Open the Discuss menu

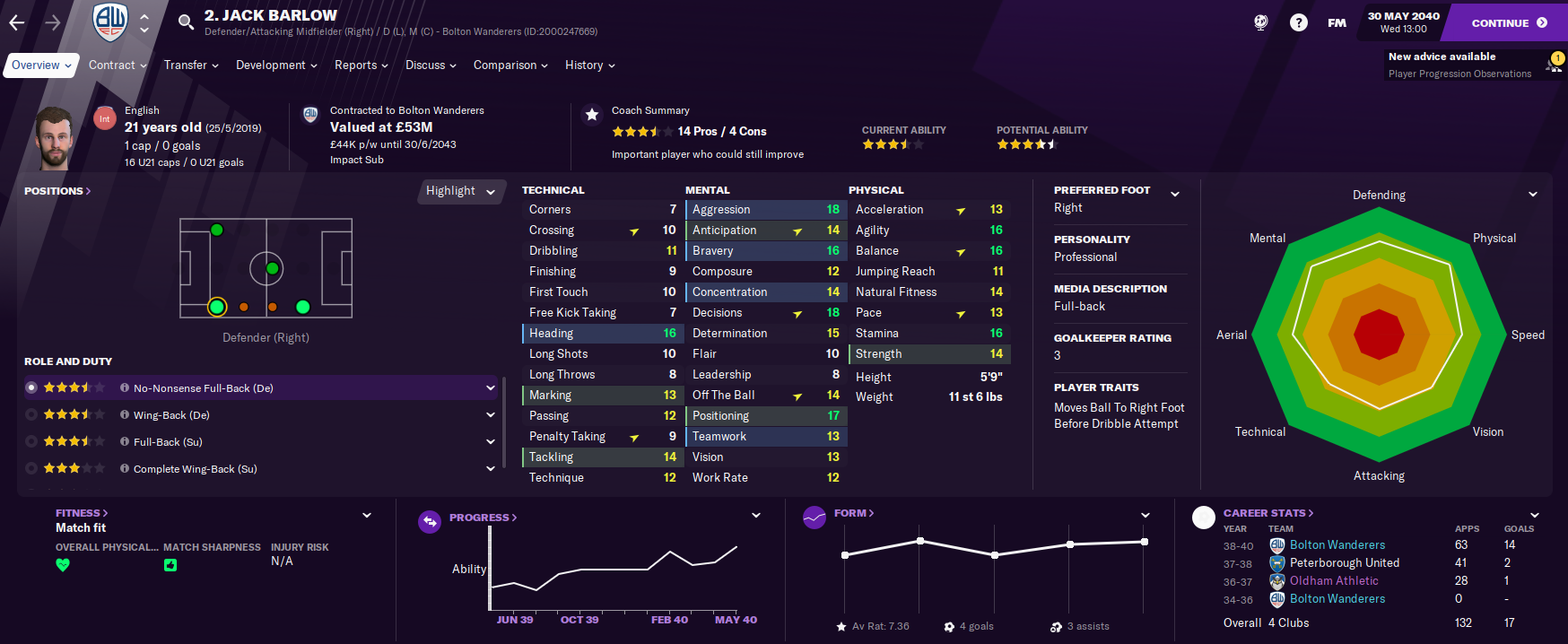coord(431,65)
